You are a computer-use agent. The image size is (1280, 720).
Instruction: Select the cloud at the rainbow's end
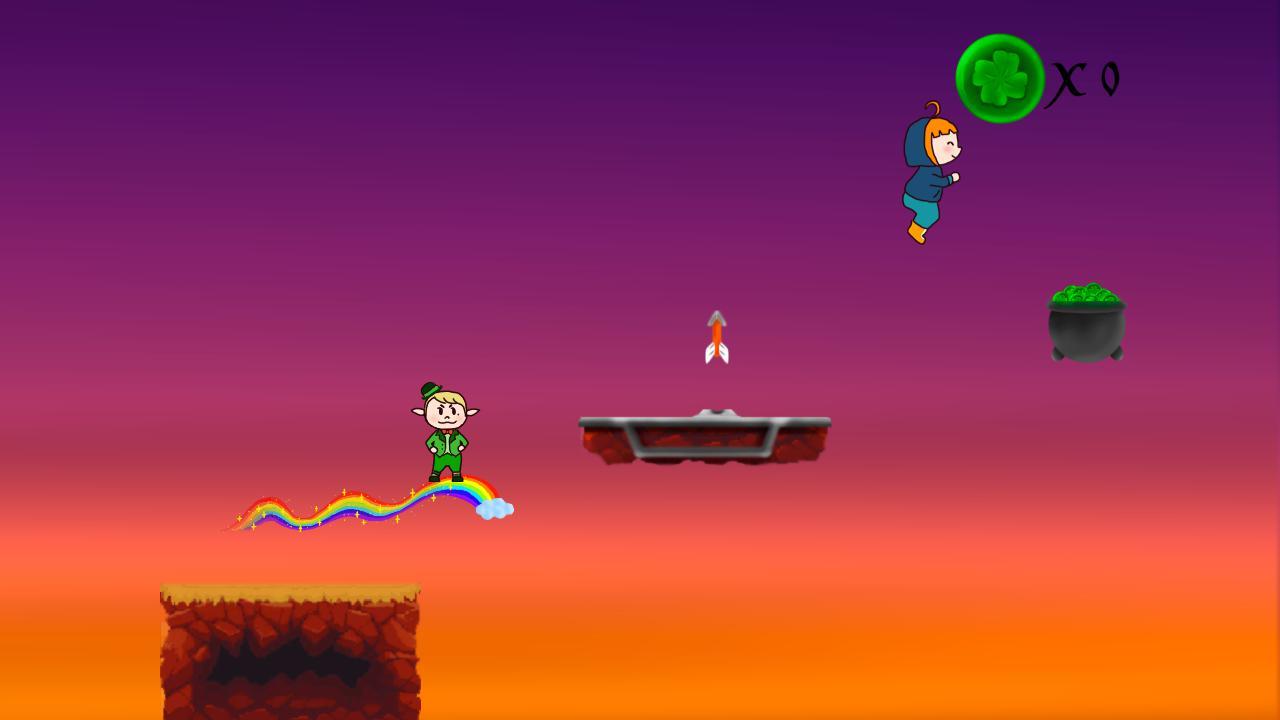[494, 507]
